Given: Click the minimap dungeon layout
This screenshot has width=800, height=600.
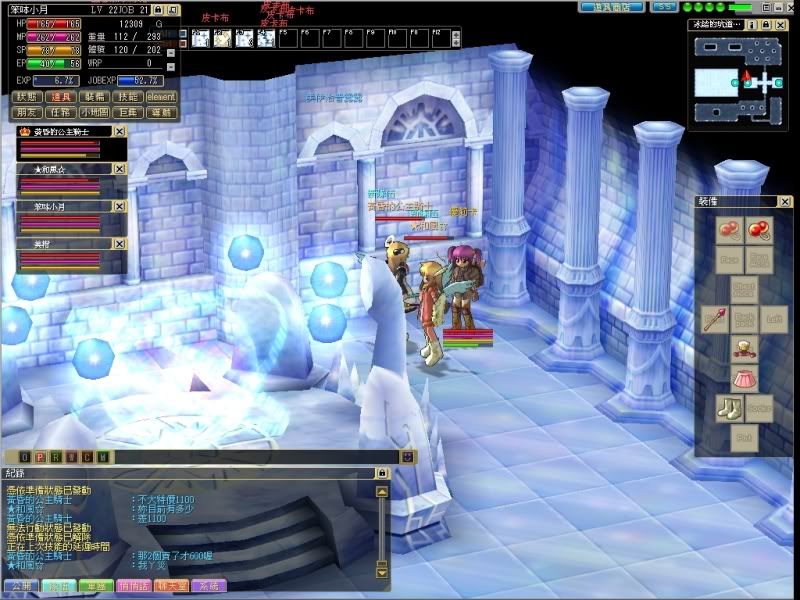Looking at the screenshot, I should [740, 82].
